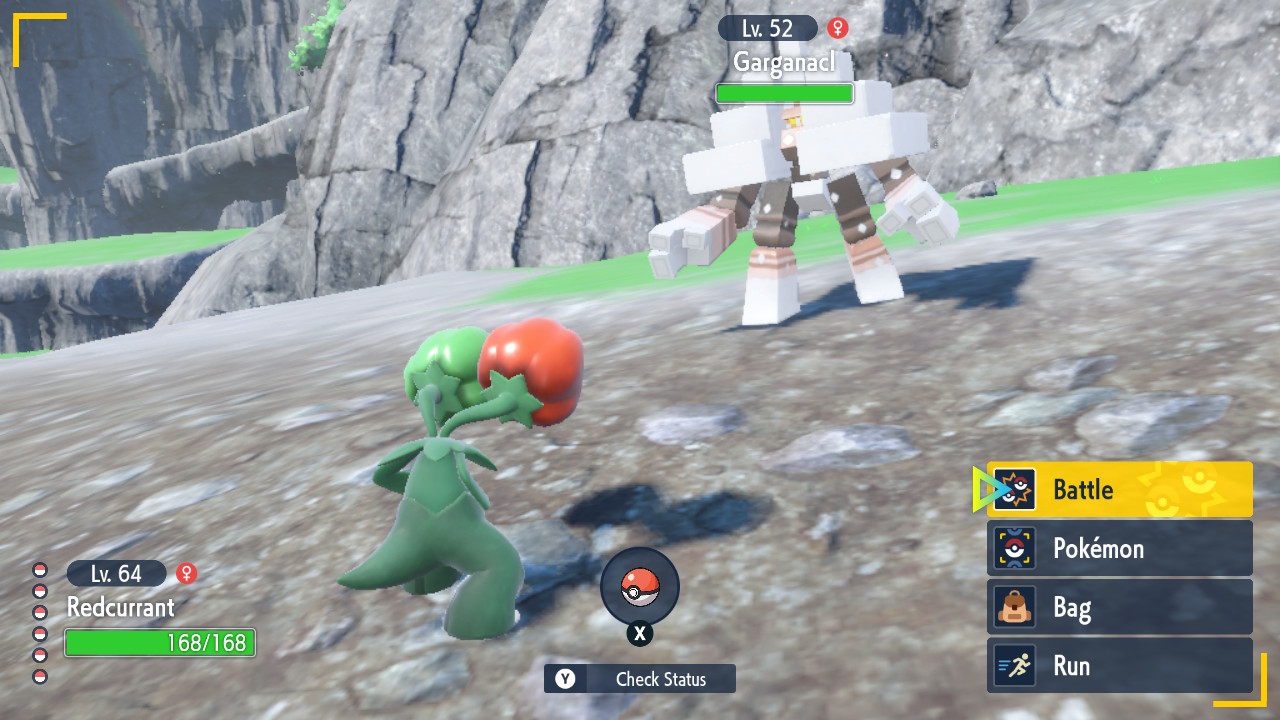This screenshot has width=1280, height=720.
Task: Open the Pokémon party menu
Action: pos(1119,548)
